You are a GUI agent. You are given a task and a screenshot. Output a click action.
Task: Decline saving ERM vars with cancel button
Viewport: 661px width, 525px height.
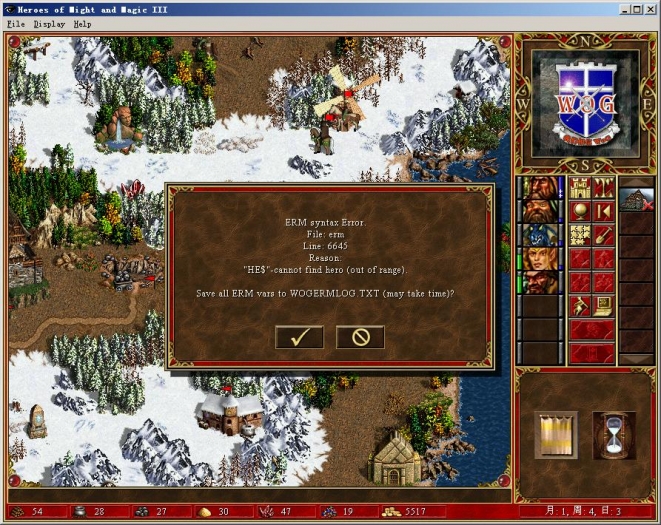(360, 337)
